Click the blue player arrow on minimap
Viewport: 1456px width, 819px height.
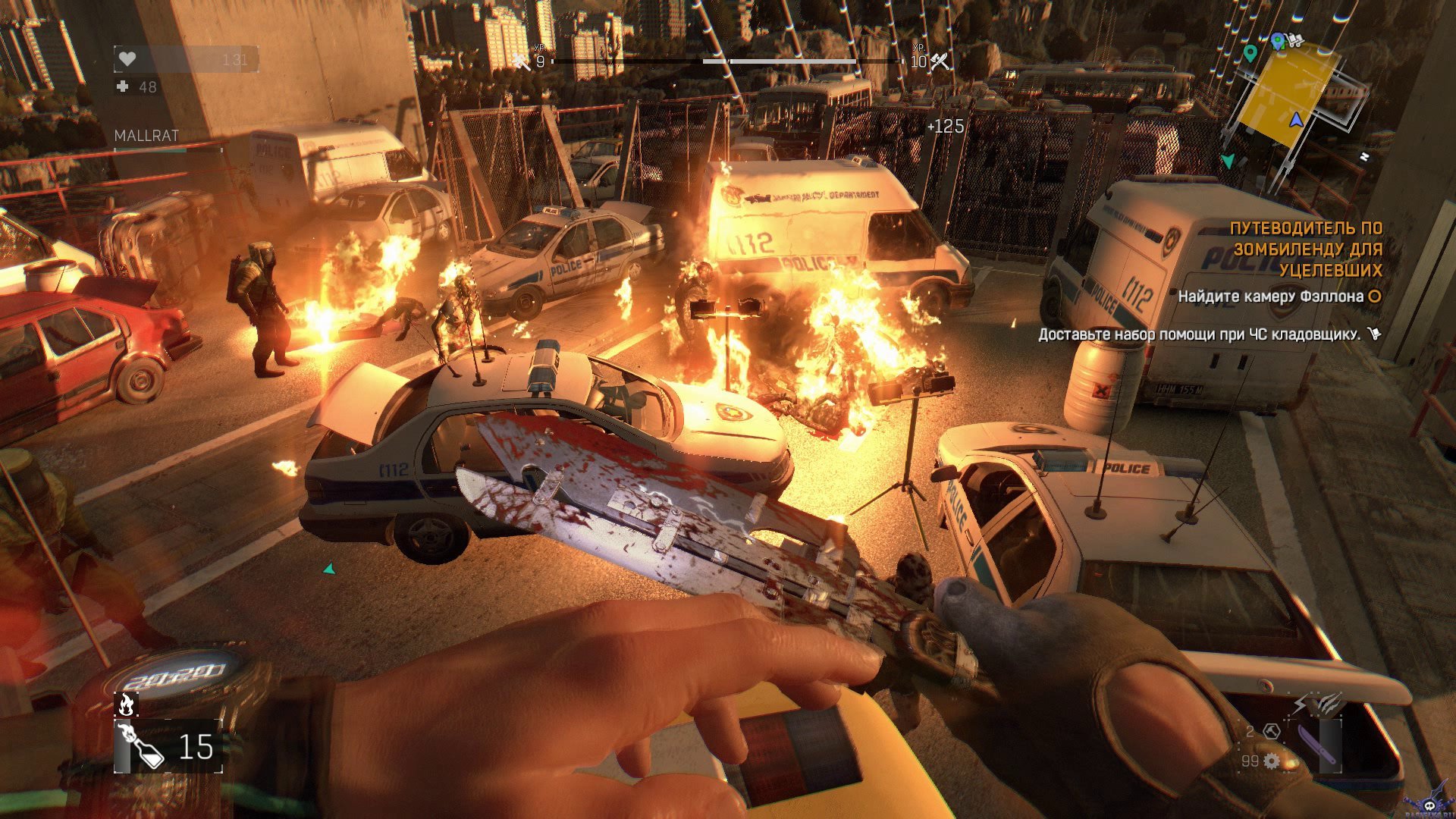(1296, 120)
